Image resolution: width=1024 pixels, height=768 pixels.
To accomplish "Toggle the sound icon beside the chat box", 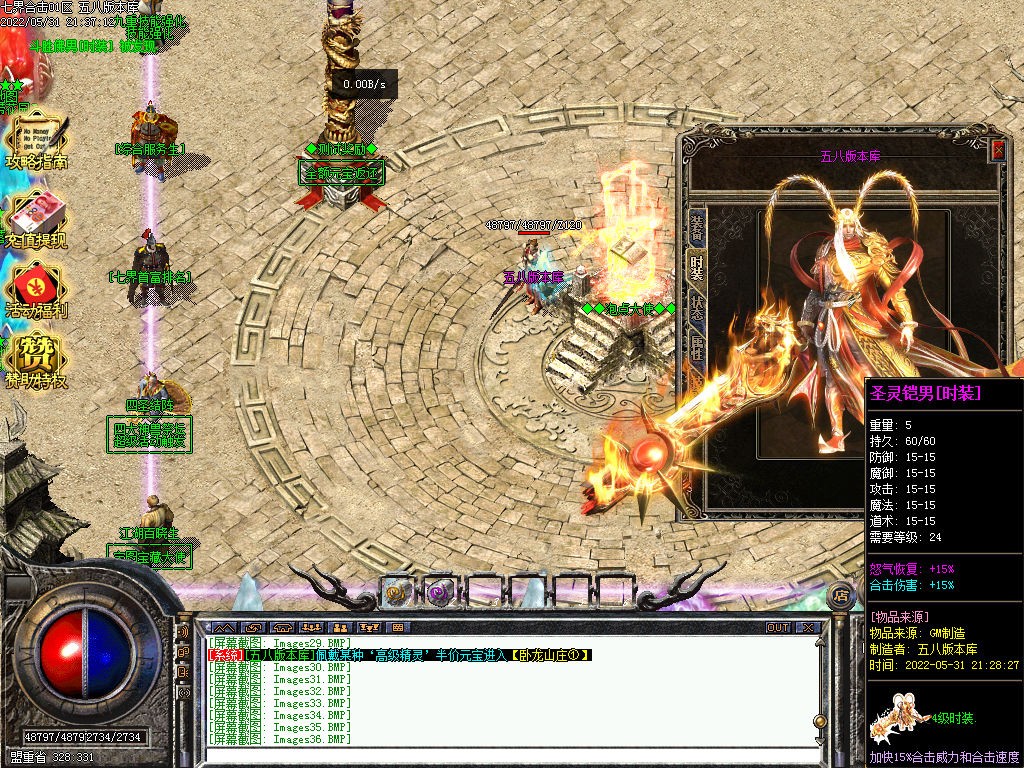I will (184, 632).
